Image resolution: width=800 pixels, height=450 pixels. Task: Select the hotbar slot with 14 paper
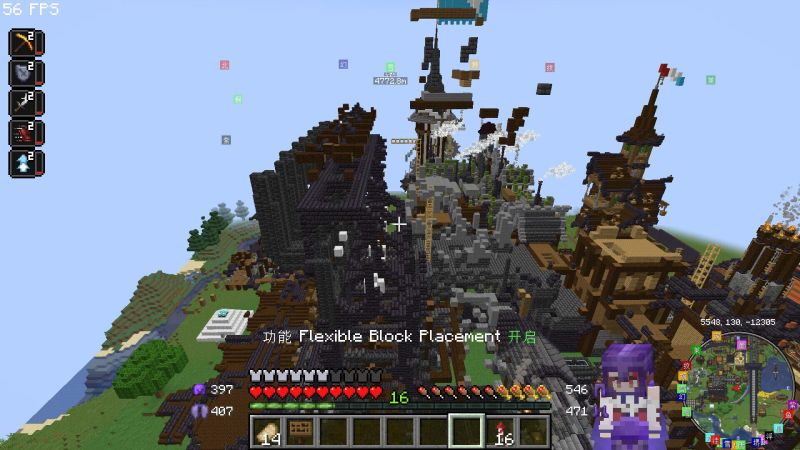tap(267, 431)
